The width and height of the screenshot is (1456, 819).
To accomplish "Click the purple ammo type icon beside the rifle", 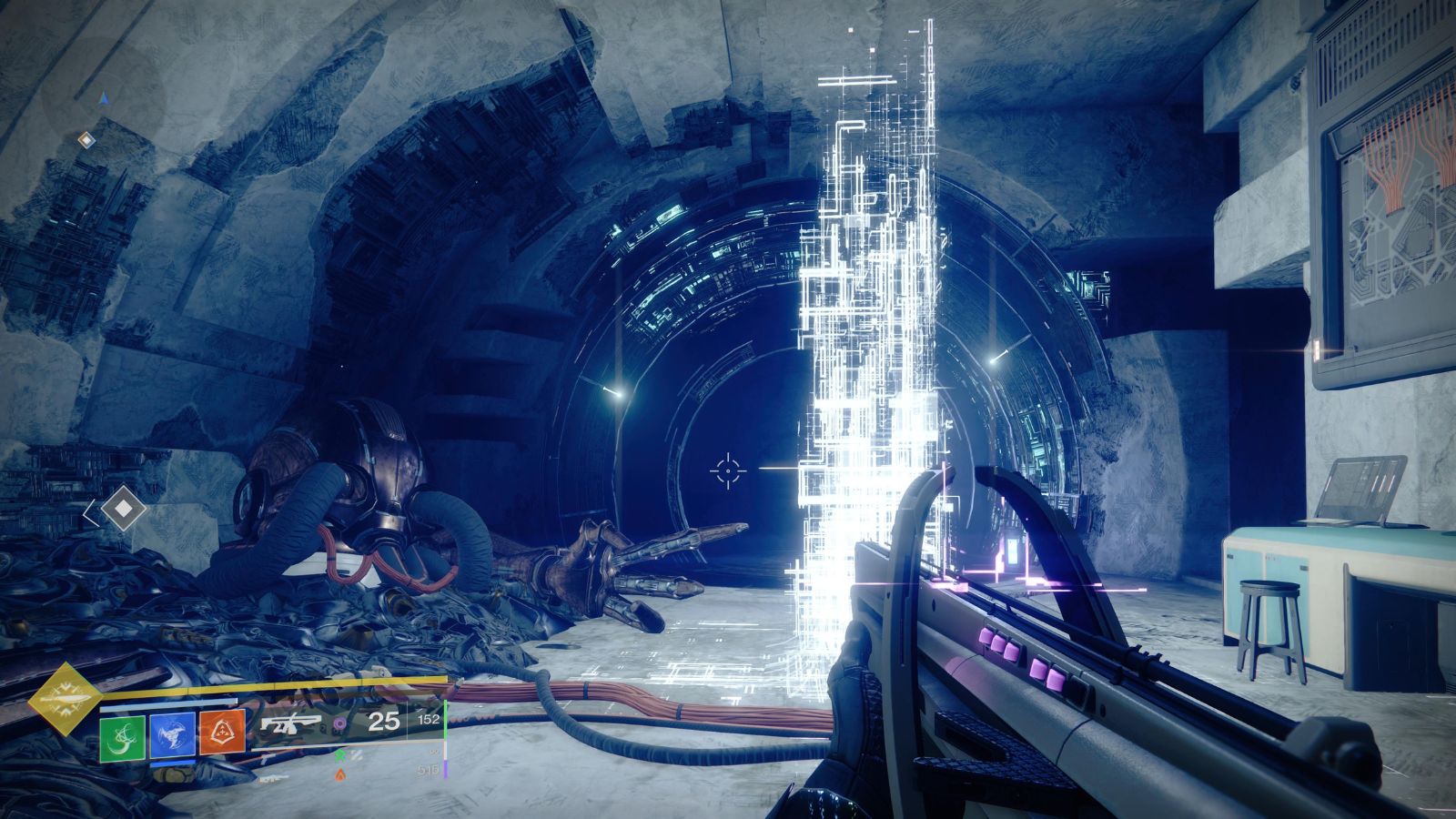I will point(340,723).
